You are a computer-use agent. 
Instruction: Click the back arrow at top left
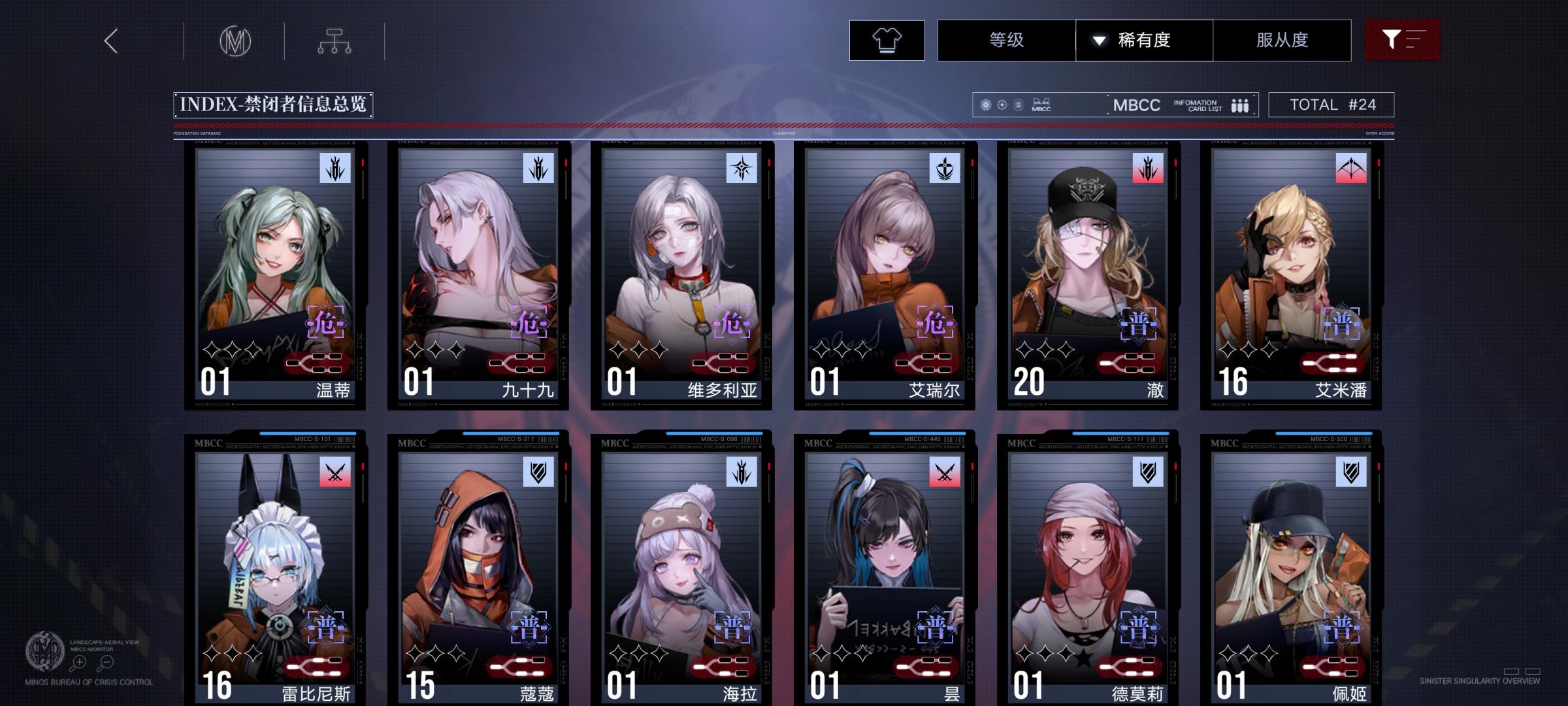(x=111, y=41)
